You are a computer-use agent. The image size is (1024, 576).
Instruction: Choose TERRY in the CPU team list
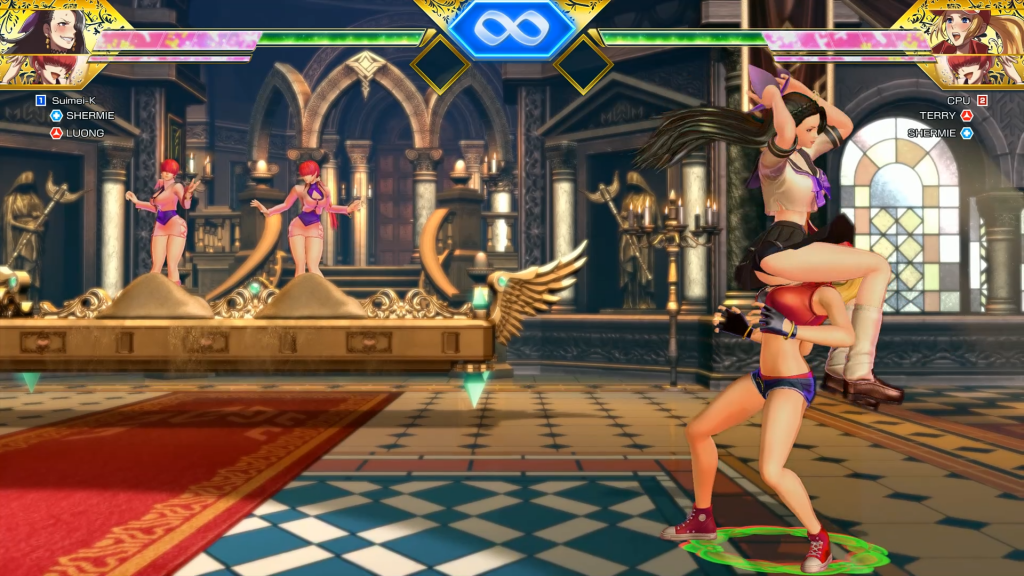938,116
